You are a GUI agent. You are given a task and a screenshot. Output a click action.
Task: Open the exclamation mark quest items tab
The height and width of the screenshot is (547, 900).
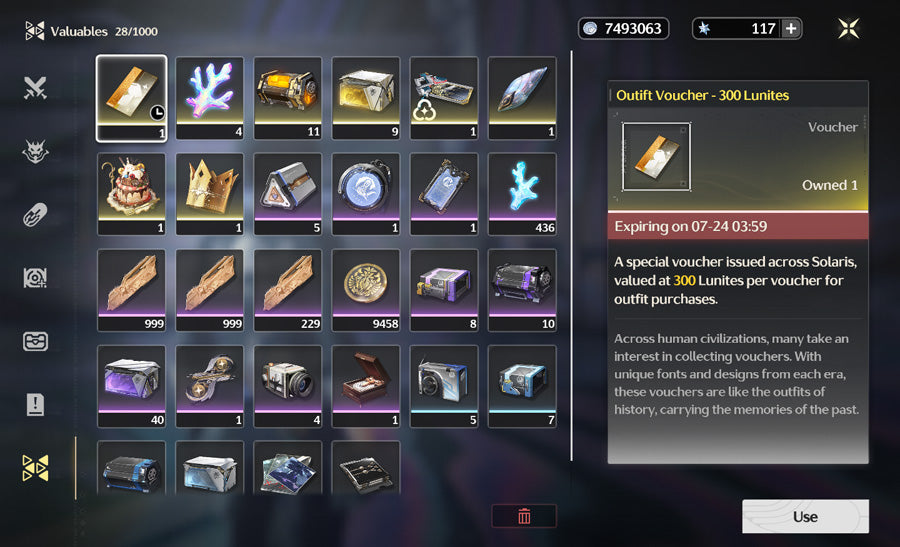(x=36, y=404)
